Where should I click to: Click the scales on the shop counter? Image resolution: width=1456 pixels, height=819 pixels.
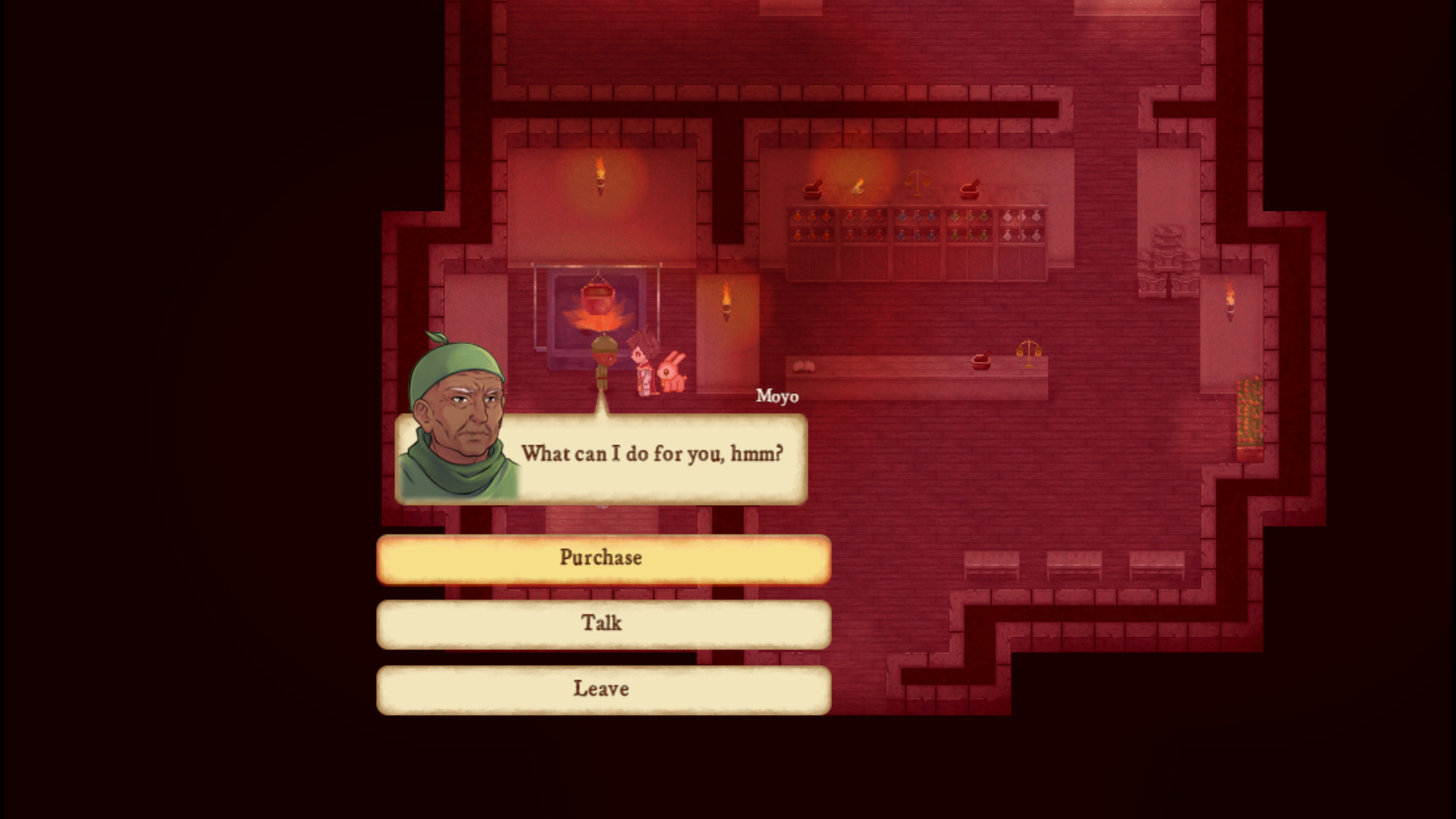(1029, 353)
